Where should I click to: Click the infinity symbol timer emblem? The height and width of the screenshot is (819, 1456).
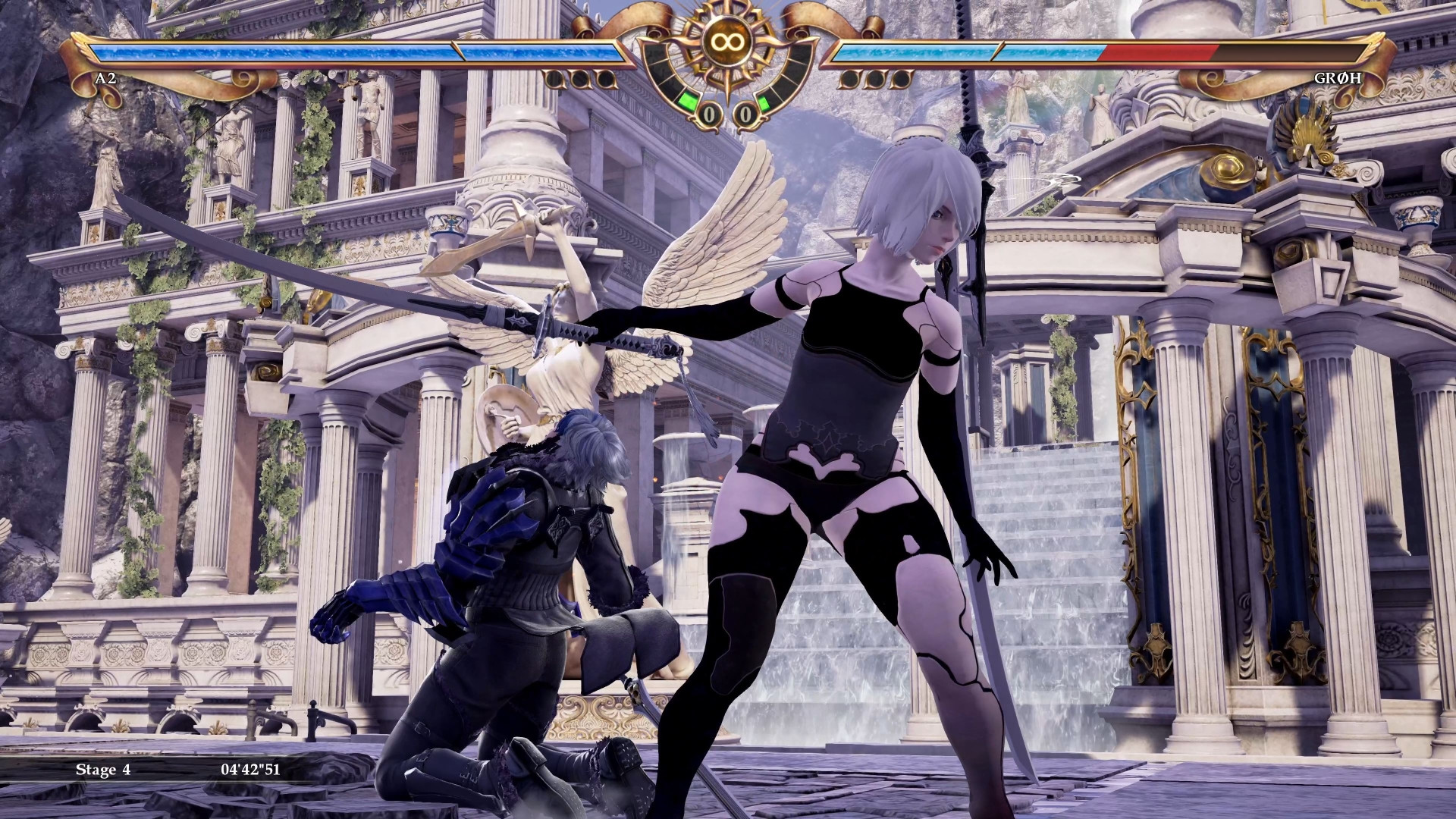(727, 40)
